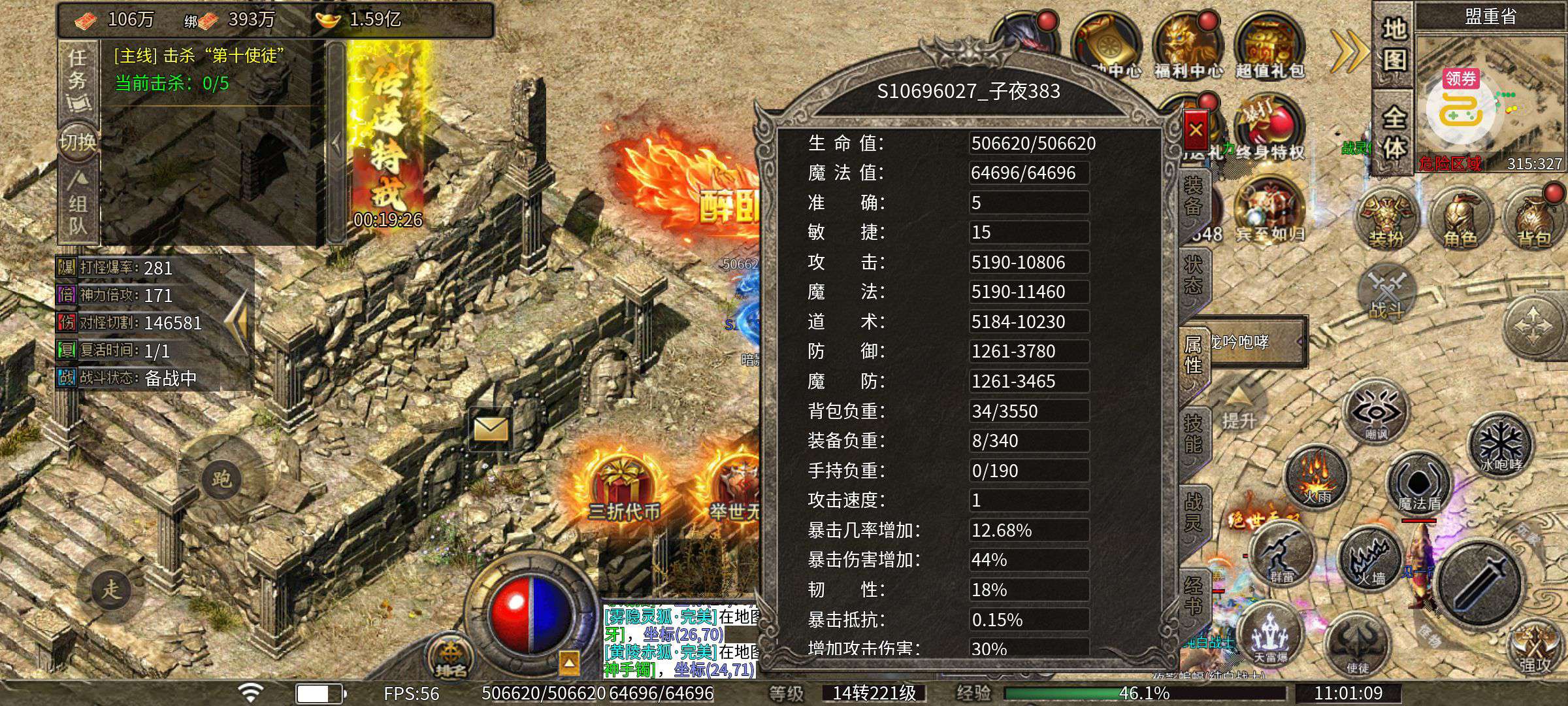Switch to the 战灵 tab

pos(1194,512)
